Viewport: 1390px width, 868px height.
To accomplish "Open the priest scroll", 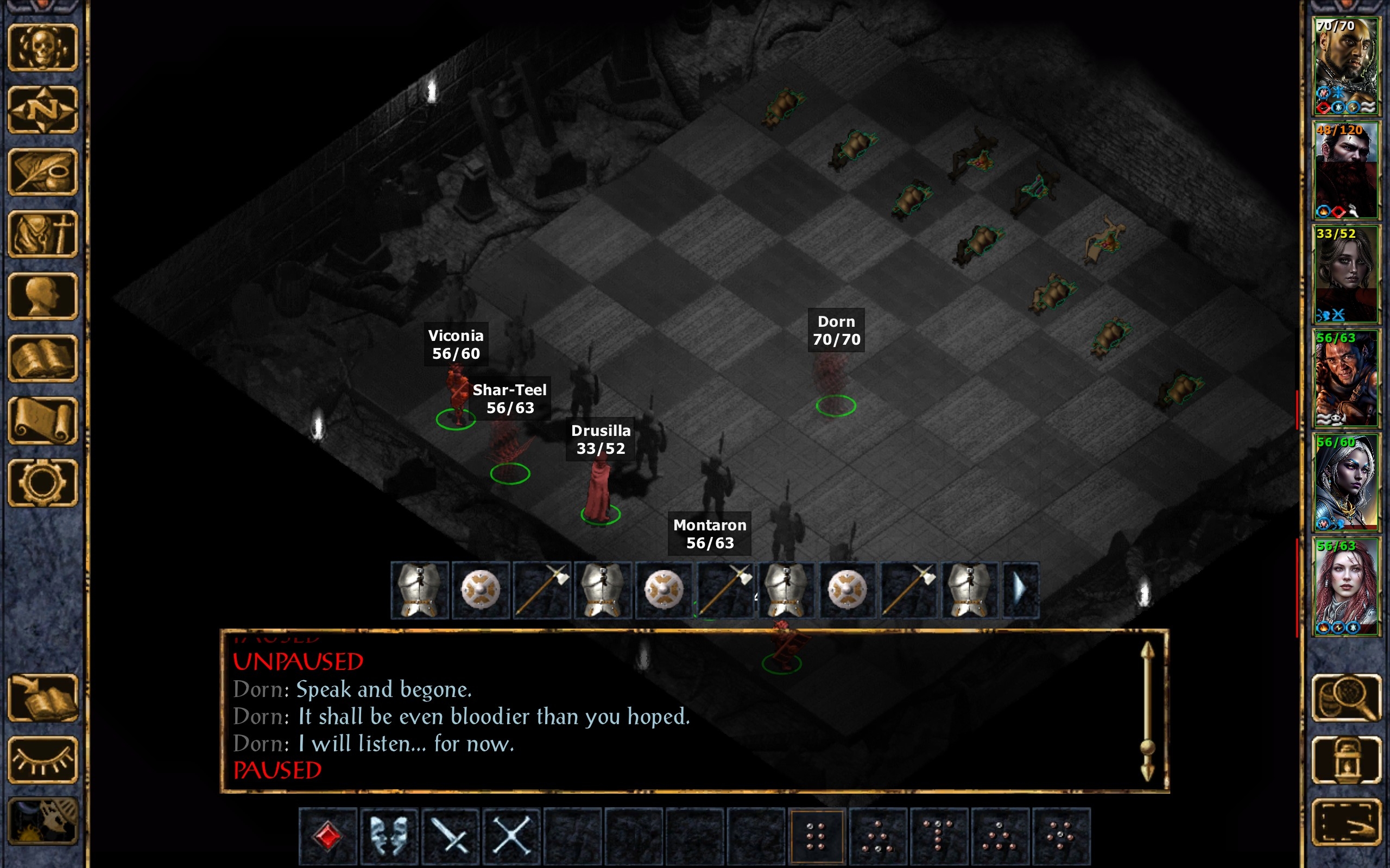I will [x=42, y=421].
